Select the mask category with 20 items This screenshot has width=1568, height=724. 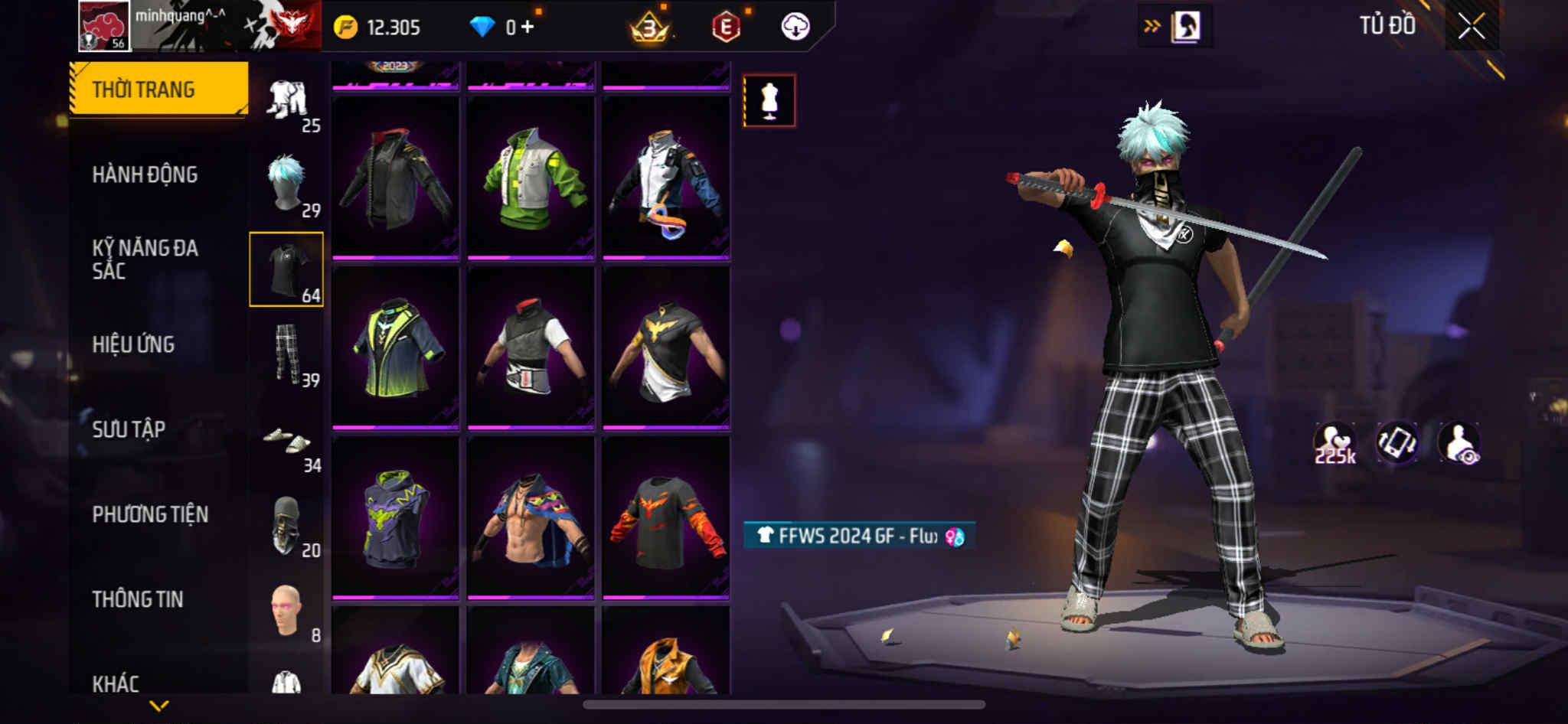[287, 526]
